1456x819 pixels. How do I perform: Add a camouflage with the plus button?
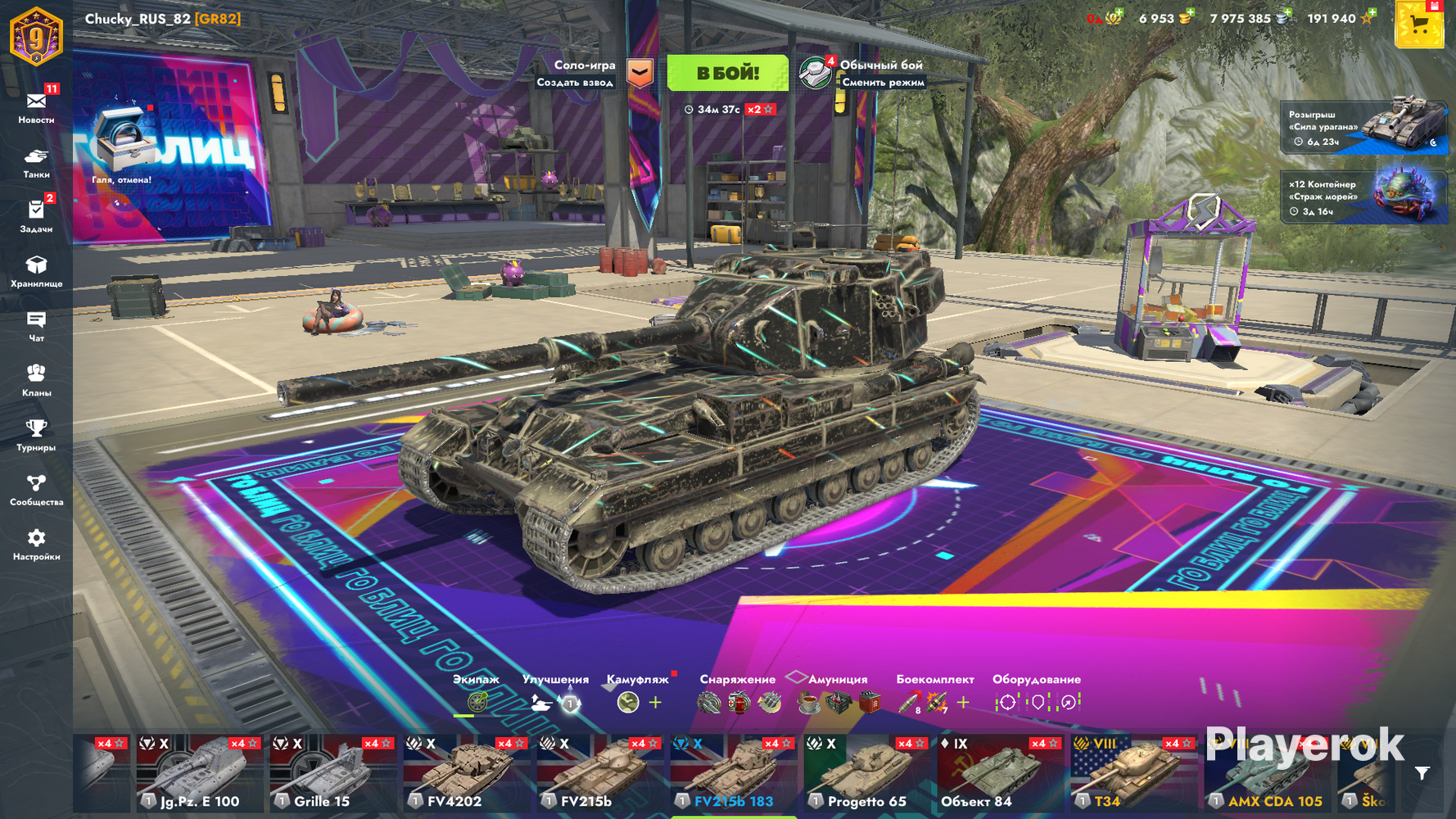coord(655,703)
